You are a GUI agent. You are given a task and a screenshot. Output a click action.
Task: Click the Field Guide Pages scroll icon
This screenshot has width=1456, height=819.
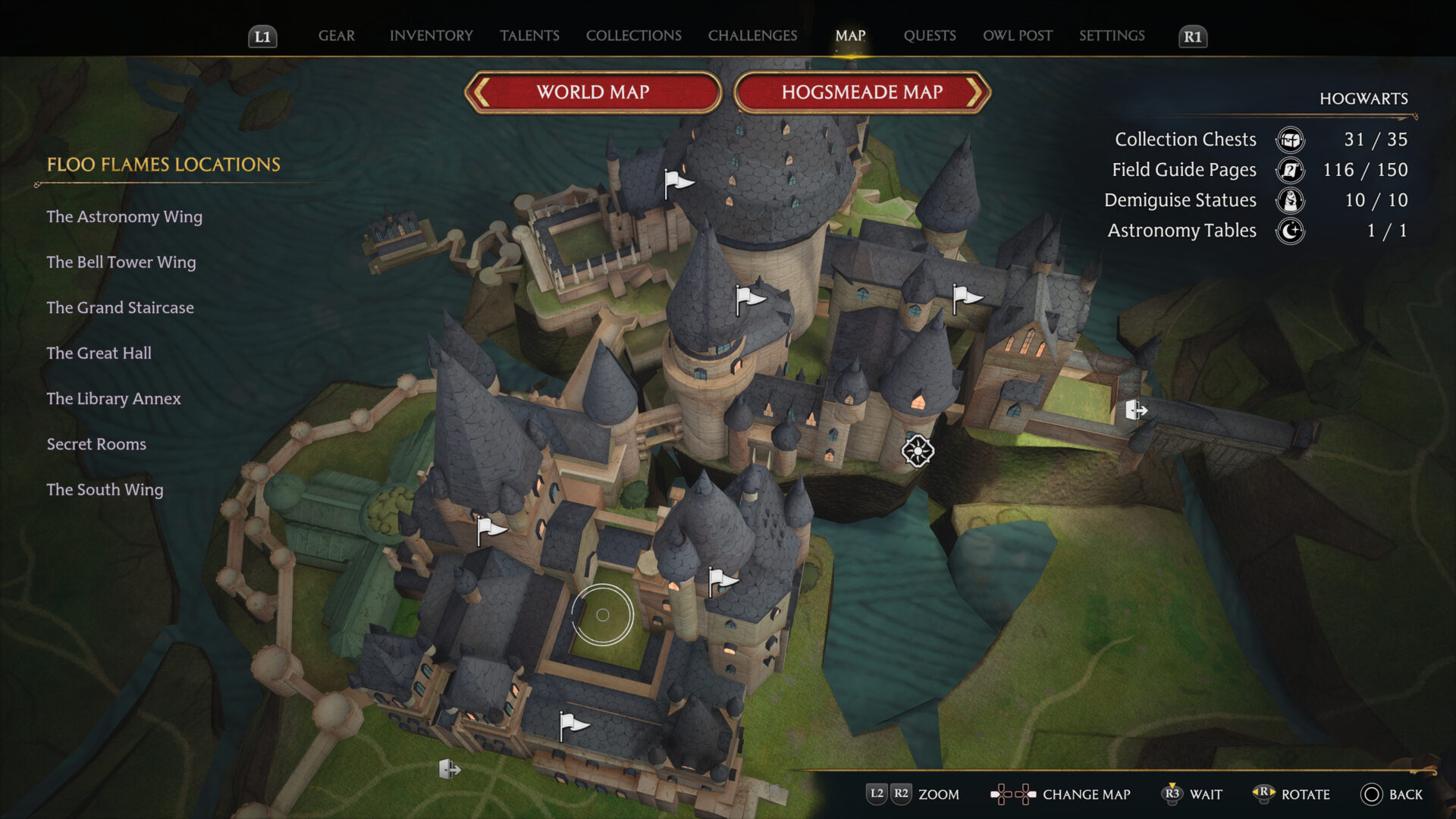point(1290,171)
